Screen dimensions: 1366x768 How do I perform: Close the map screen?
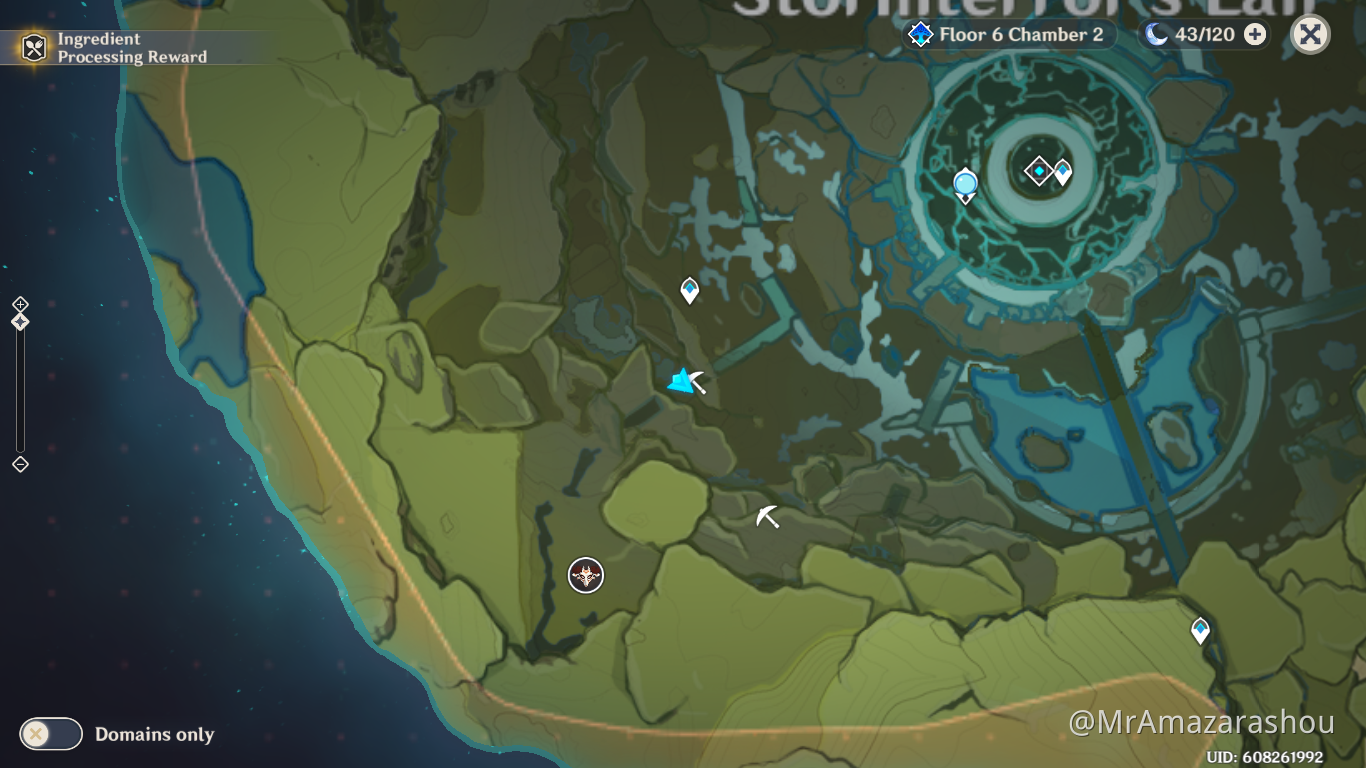[1308, 33]
